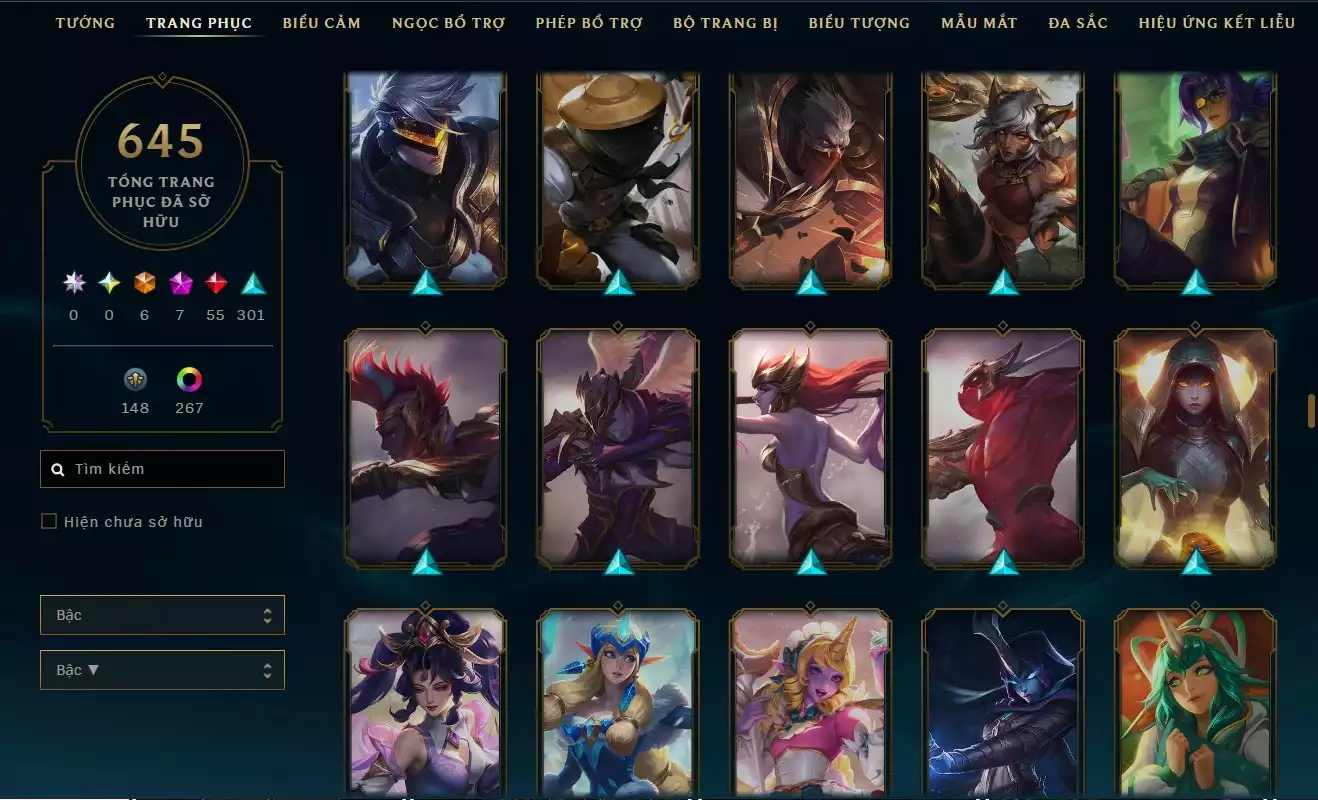Screen dimensions: 1318x800
Task: Select the orange legendary rarity filter icon
Action: [143, 284]
